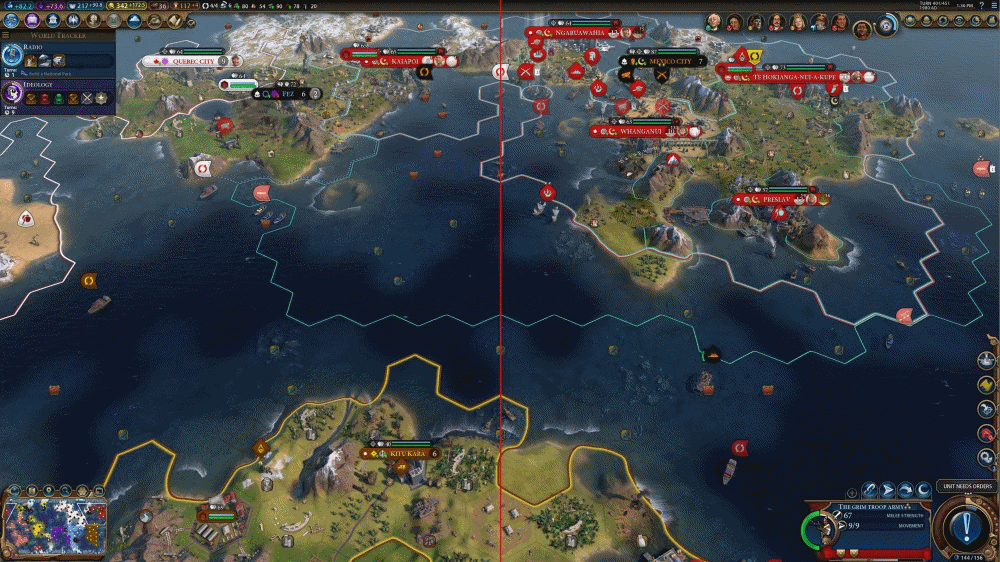The width and height of the screenshot is (1000, 562).
Task: Click the Preslav city banner
Action: click(x=777, y=199)
